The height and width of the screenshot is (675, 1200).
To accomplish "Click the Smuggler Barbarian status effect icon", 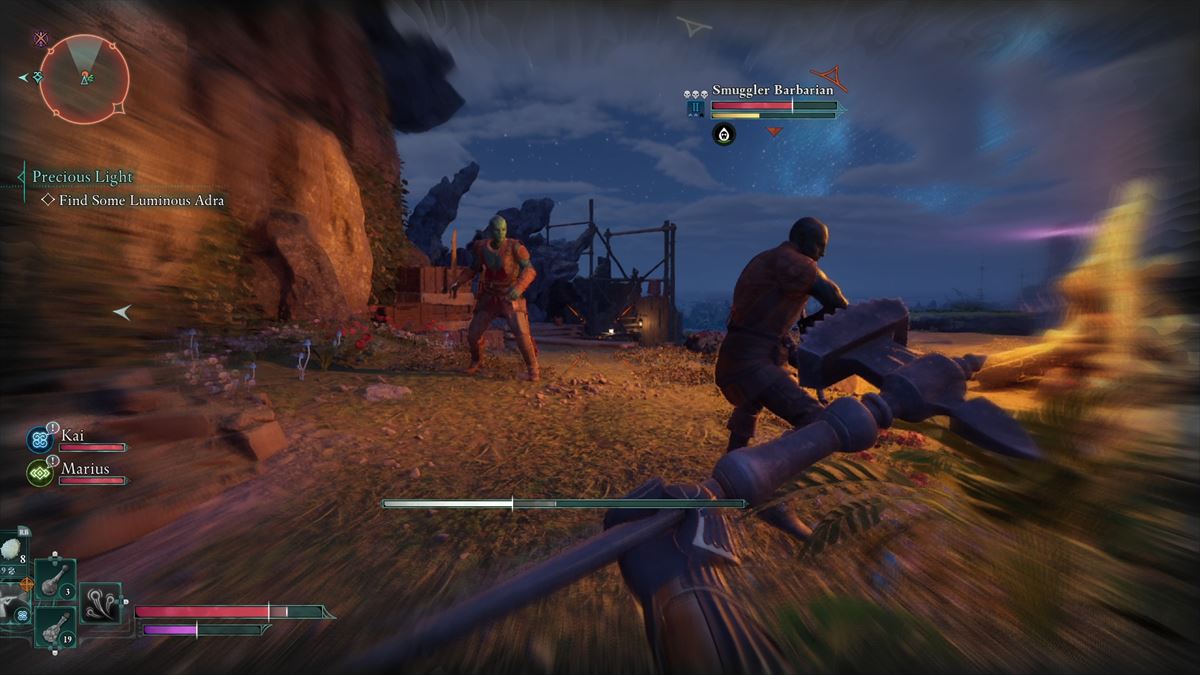I will coord(724,134).
